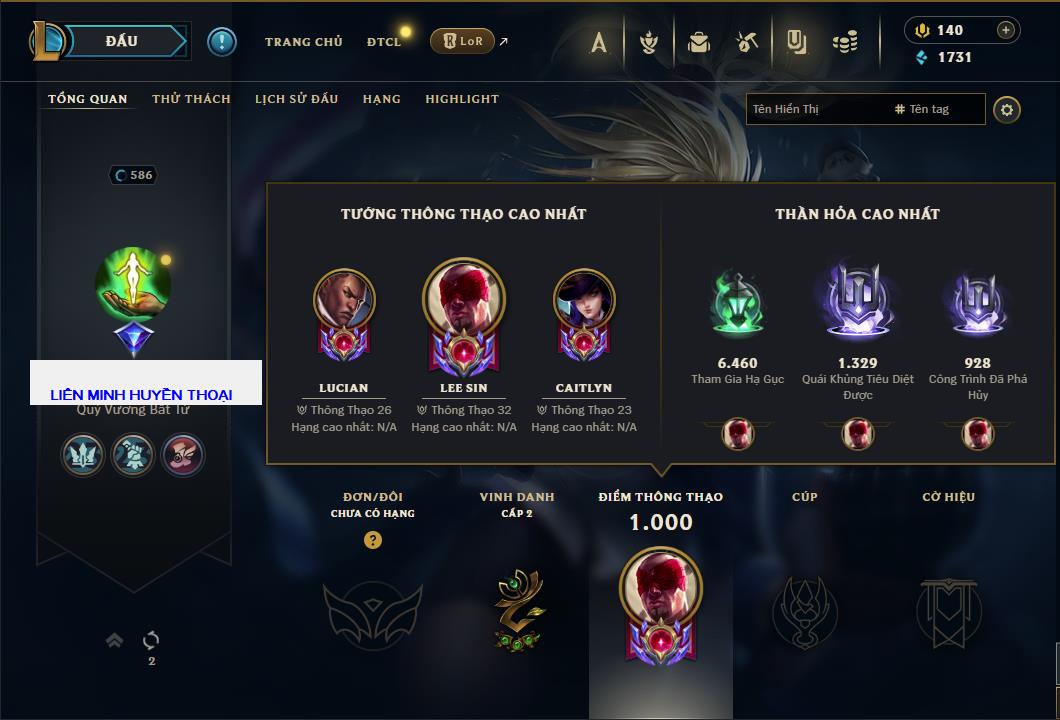Open the CÚP trophy section
Image resolution: width=1060 pixels, height=720 pixels.
[x=804, y=608]
